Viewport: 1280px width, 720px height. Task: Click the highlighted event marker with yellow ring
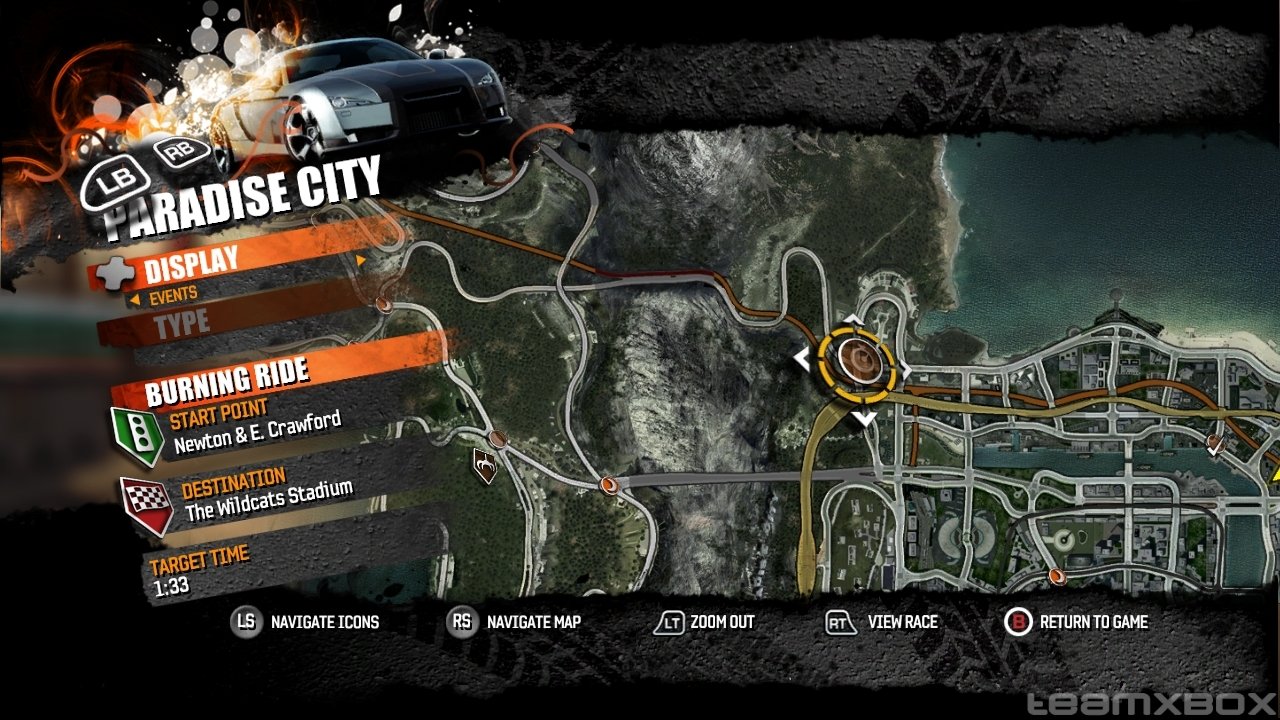coord(855,360)
